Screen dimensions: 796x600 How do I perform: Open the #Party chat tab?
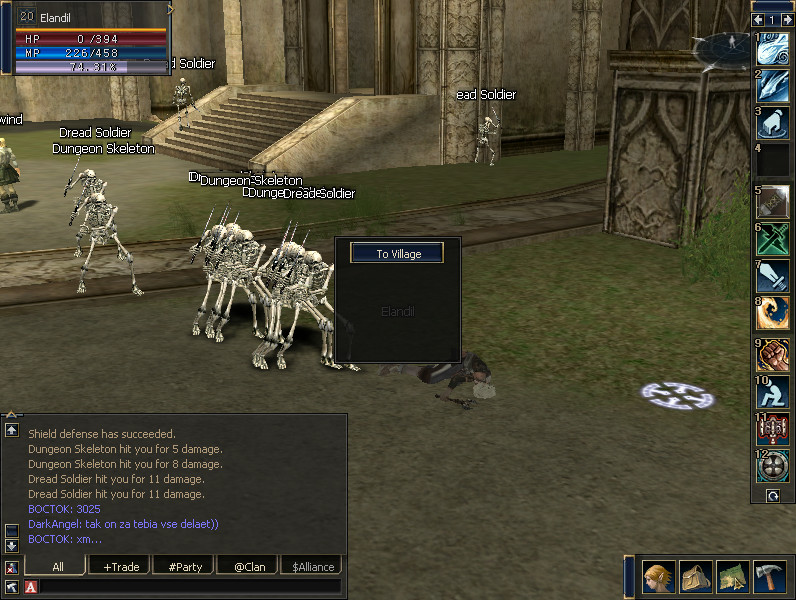(185, 567)
